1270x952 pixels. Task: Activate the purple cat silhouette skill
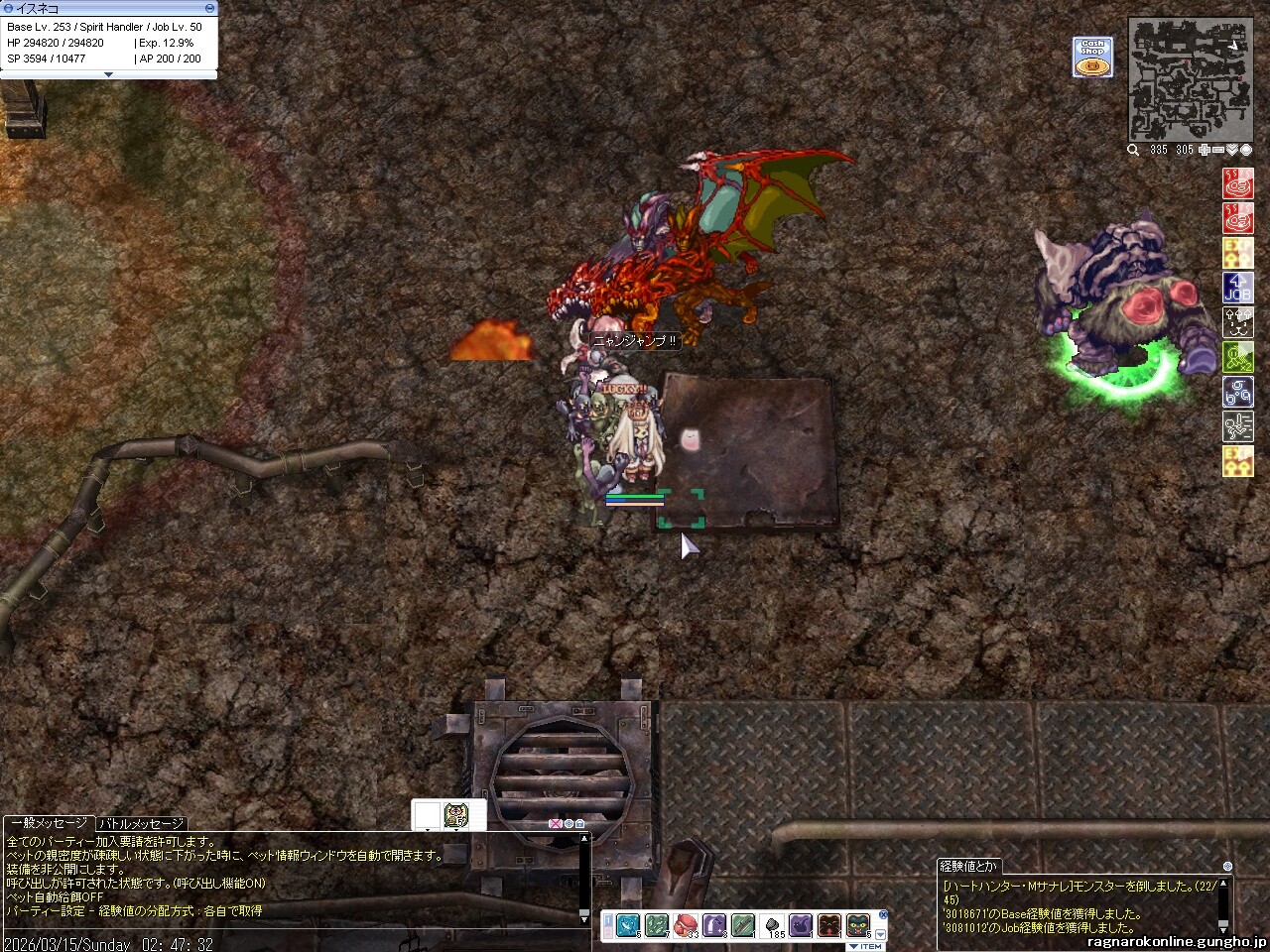800,925
